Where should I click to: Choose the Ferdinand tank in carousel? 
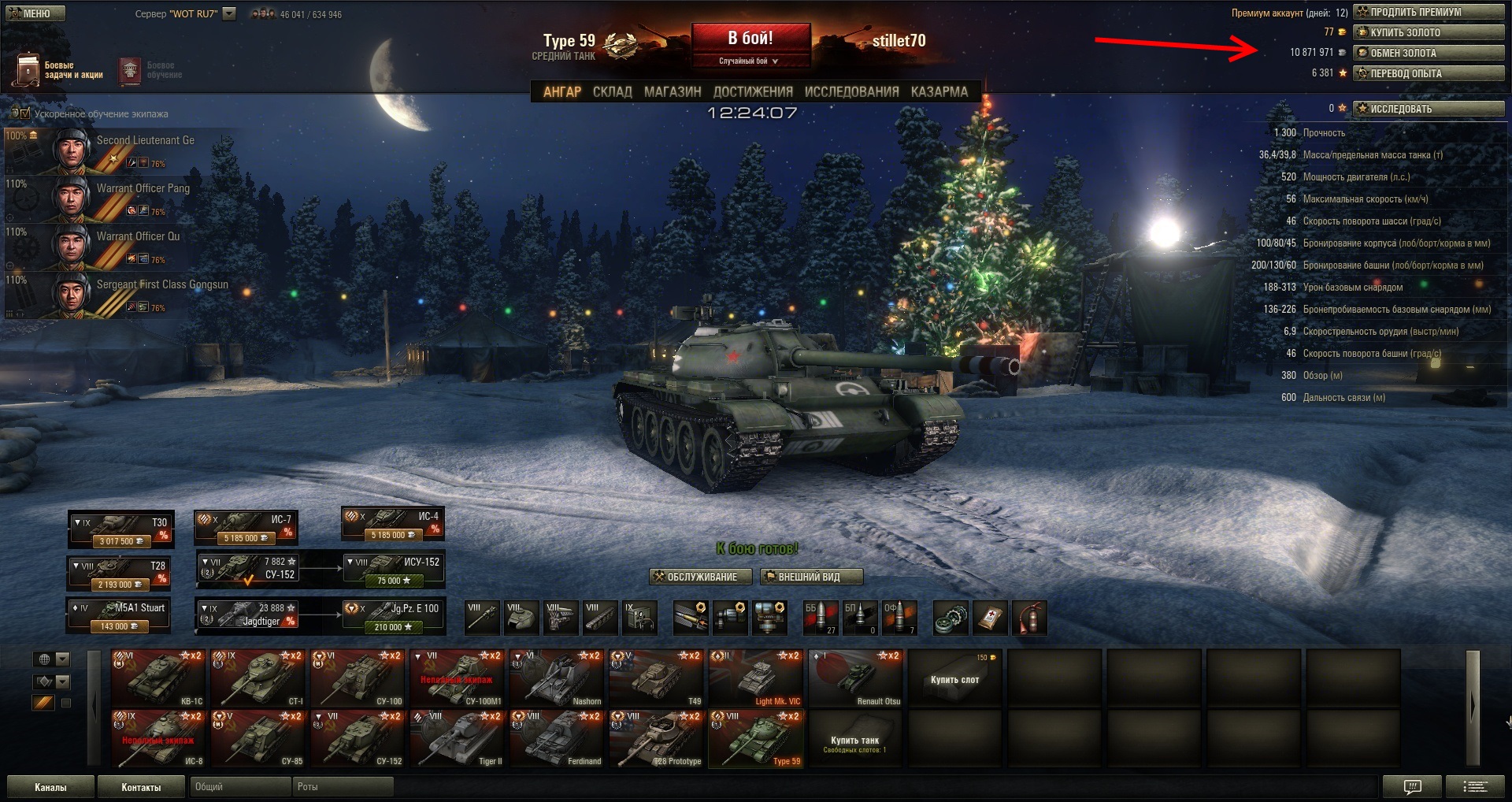click(558, 739)
